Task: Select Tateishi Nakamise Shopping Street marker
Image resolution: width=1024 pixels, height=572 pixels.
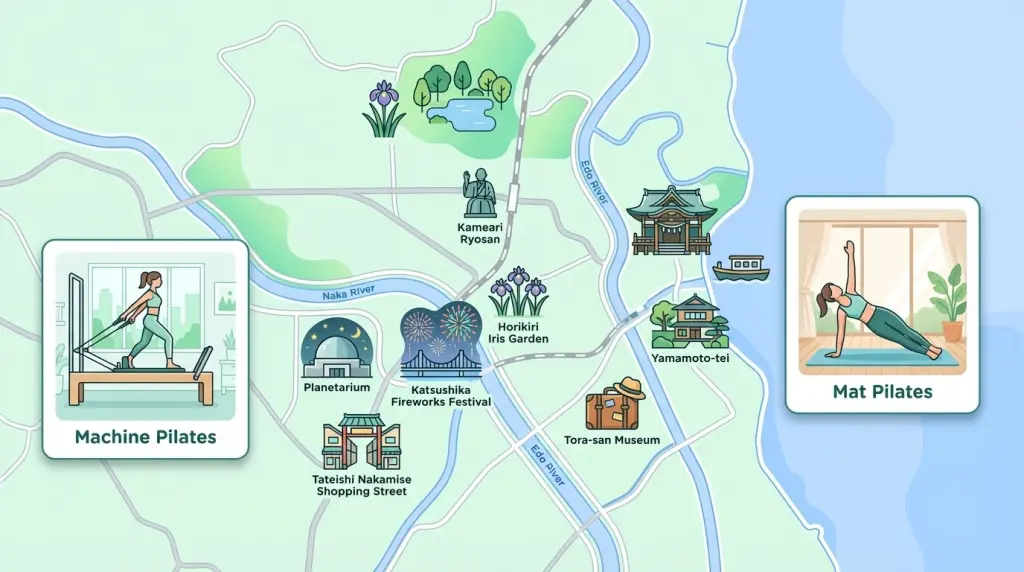Action: click(x=360, y=442)
